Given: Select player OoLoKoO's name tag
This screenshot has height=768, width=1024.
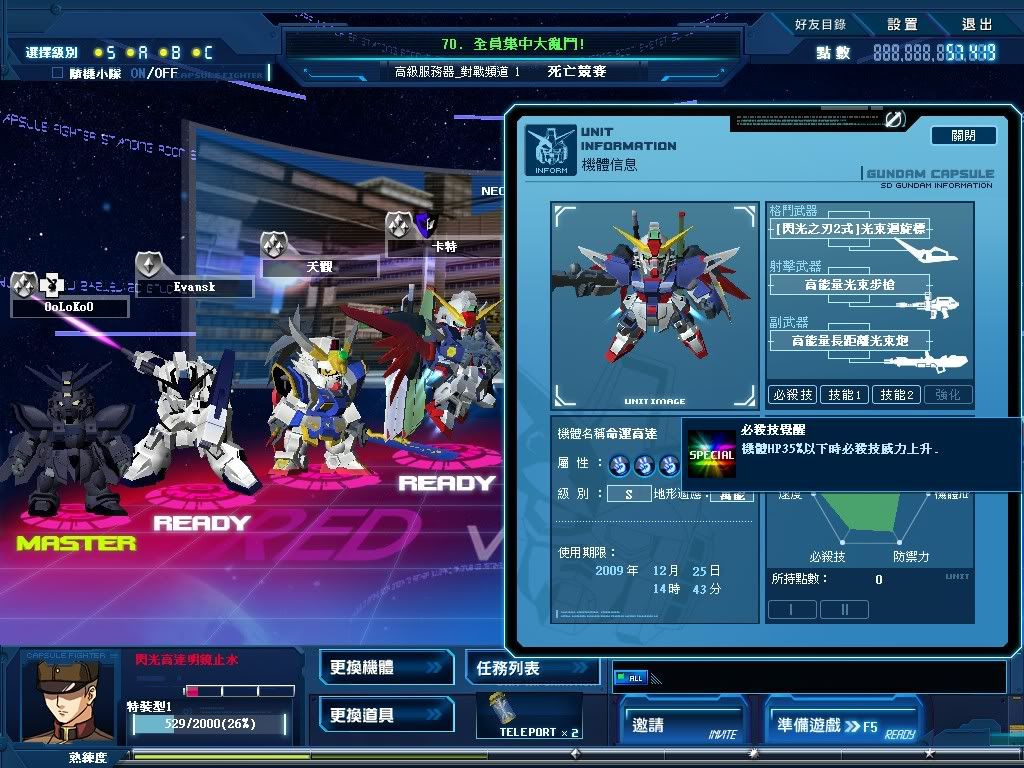Looking at the screenshot, I should coord(69,307).
